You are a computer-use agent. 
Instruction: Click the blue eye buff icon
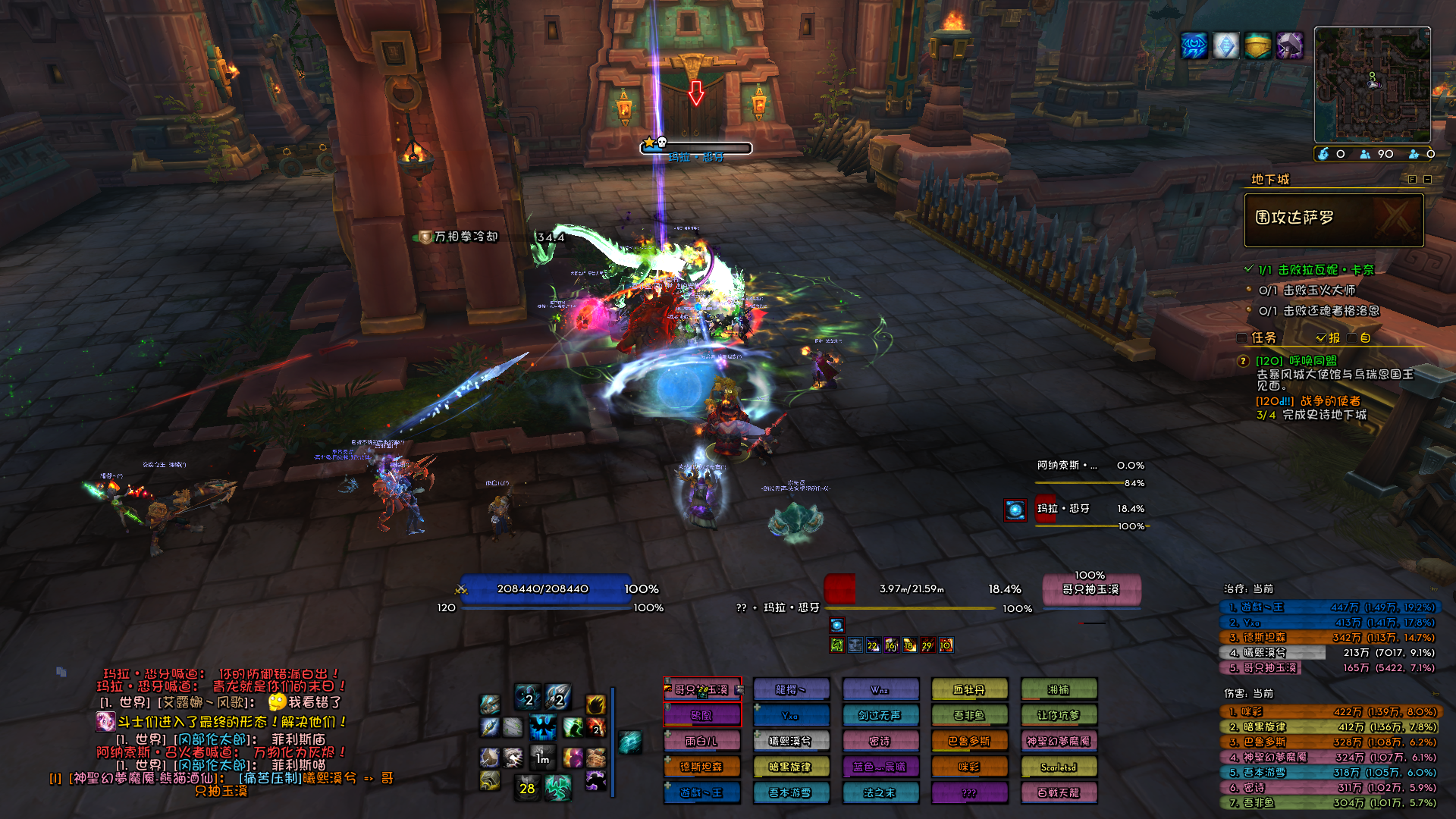1194,46
